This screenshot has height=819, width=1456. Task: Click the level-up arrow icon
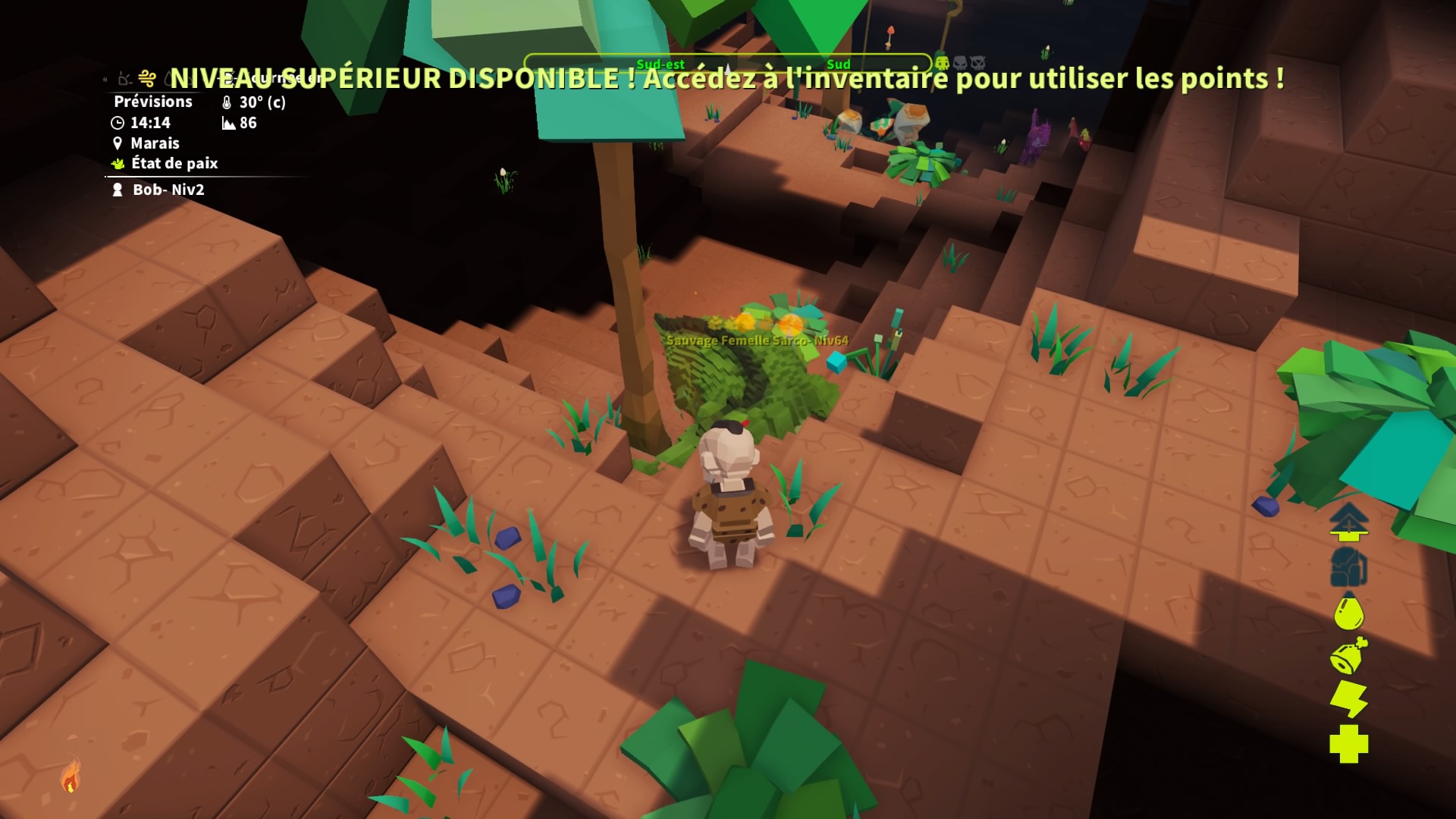(x=1348, y=522)
